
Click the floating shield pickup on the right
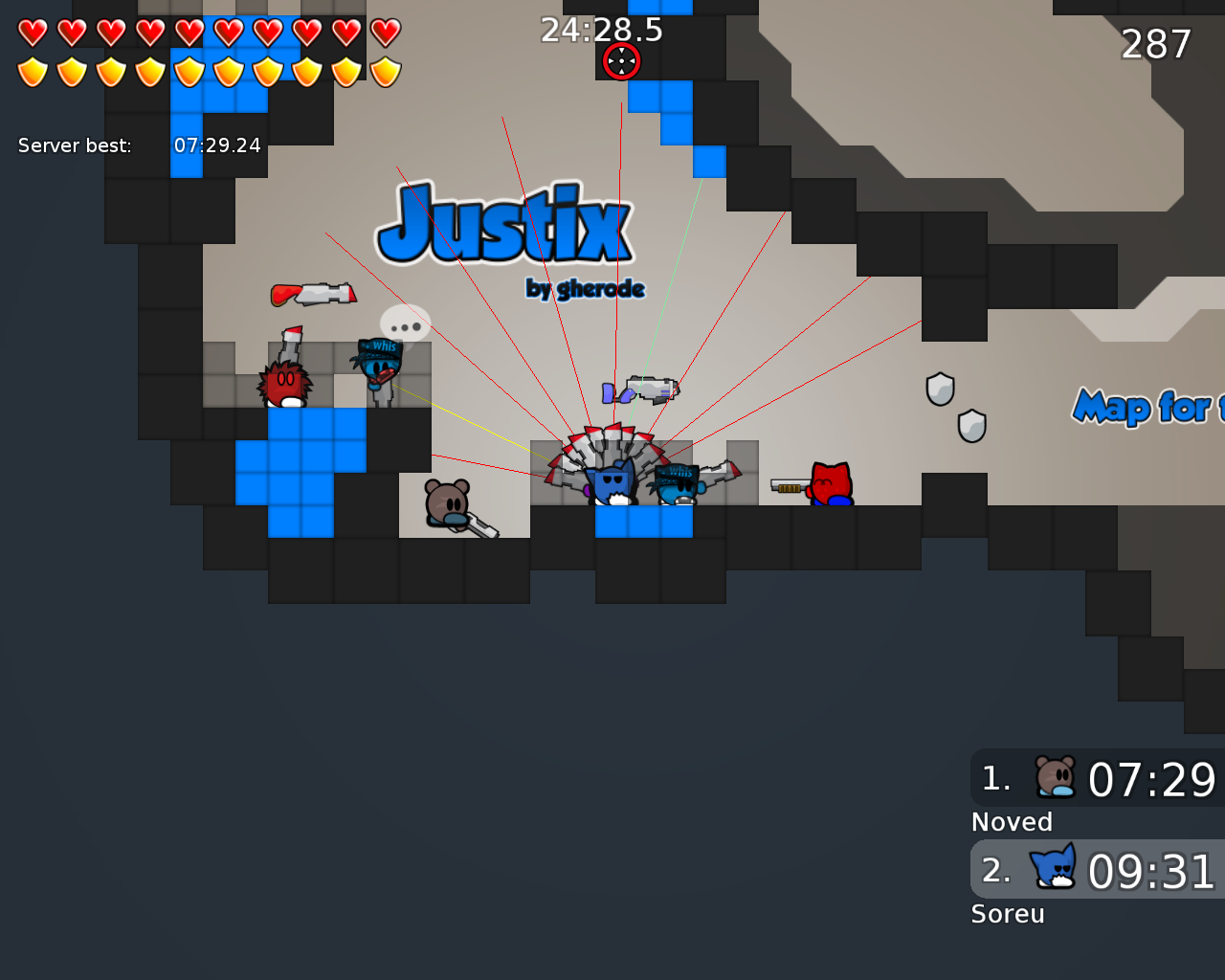point(941,387)
